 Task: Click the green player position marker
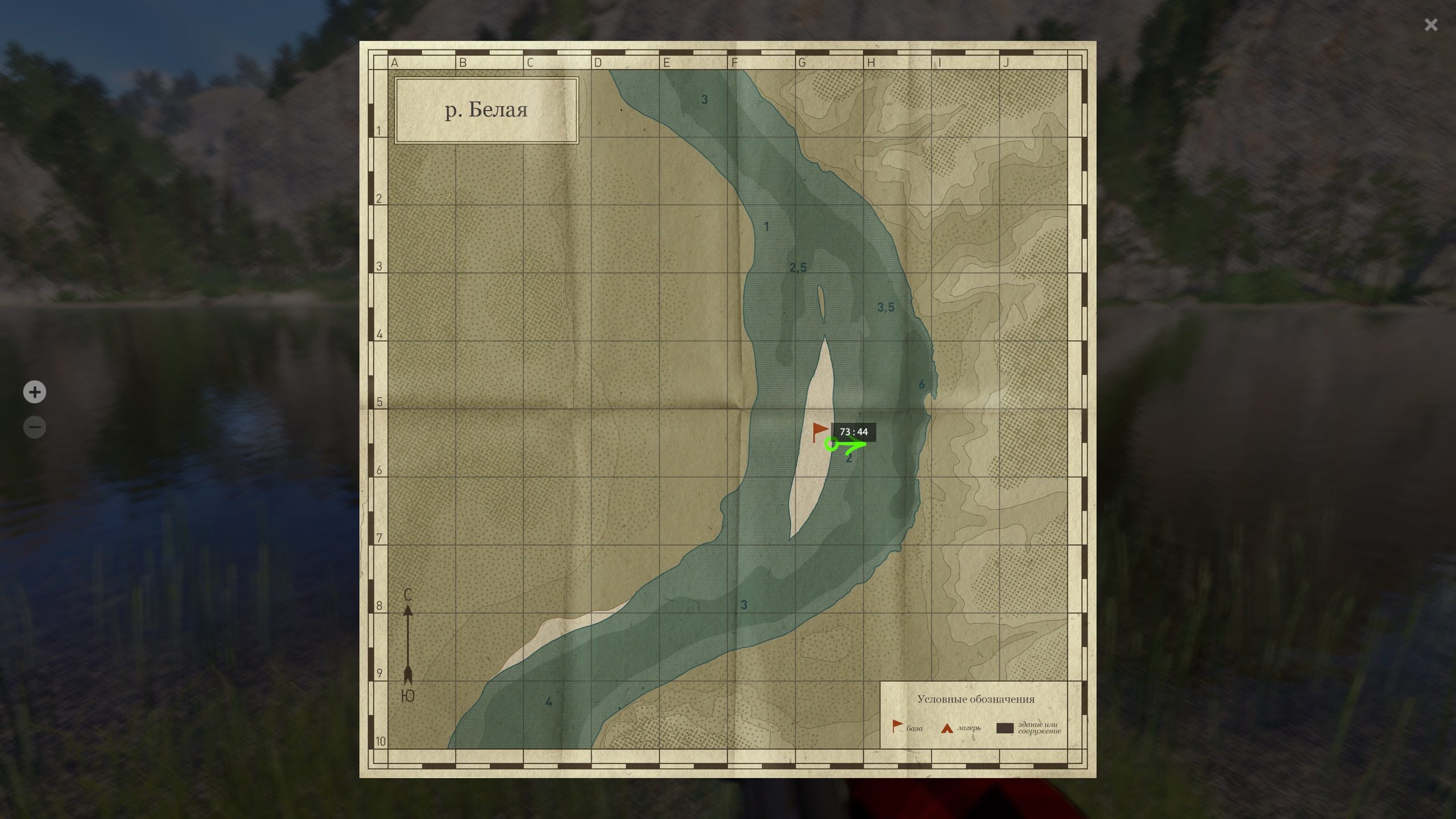tap(832, 444)
